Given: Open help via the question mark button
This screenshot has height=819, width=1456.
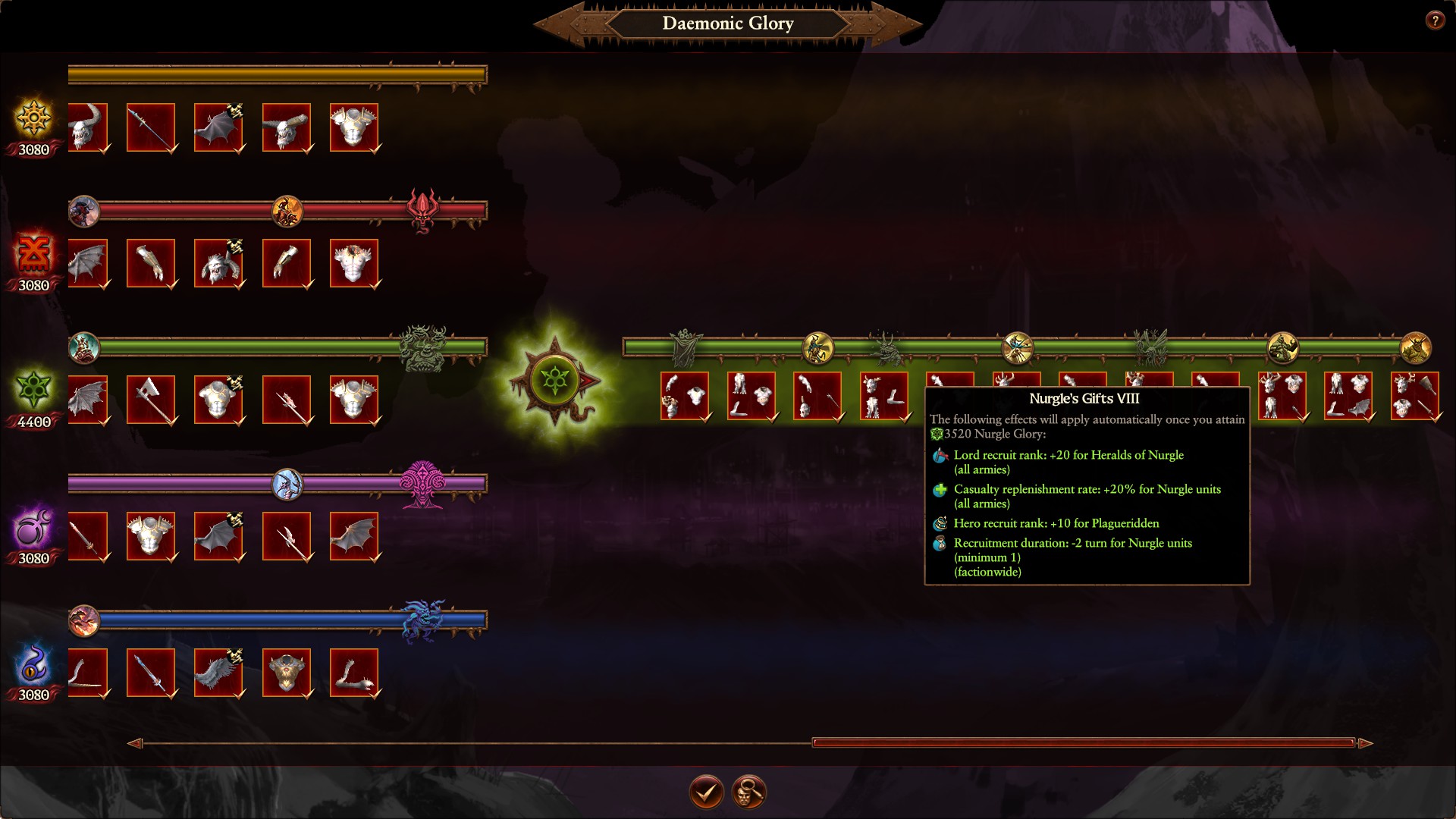Looking at the screenshot, I should tap(1436, 20).
